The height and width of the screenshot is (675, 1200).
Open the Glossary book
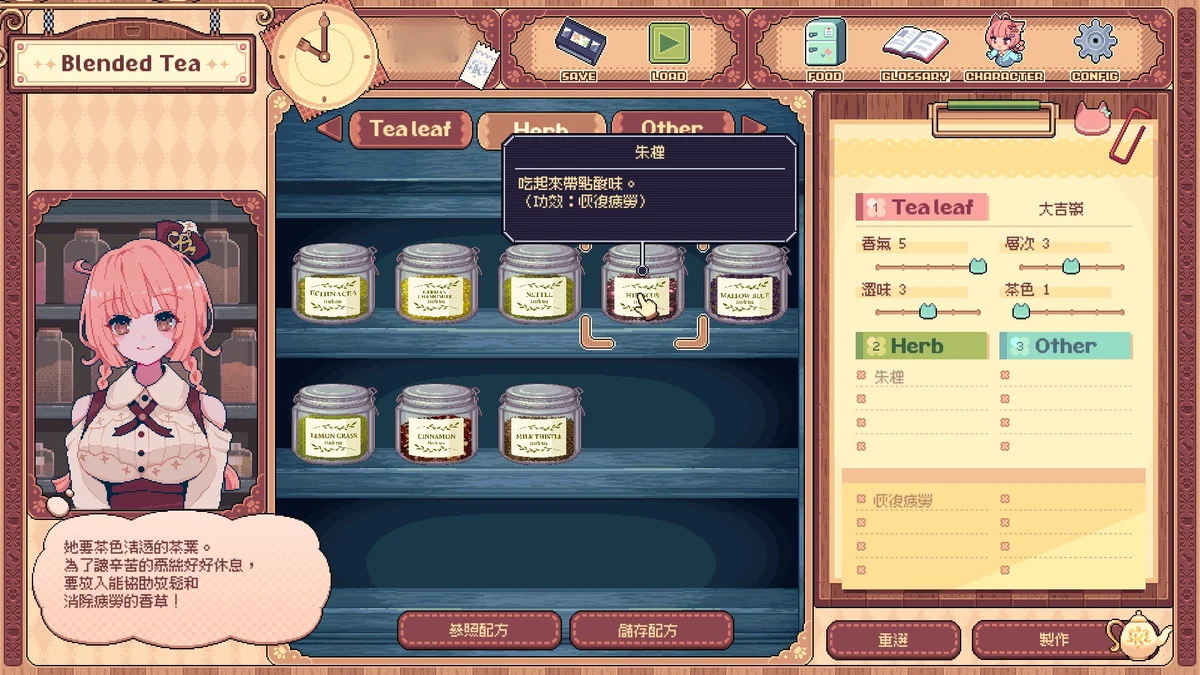(914, 48)
